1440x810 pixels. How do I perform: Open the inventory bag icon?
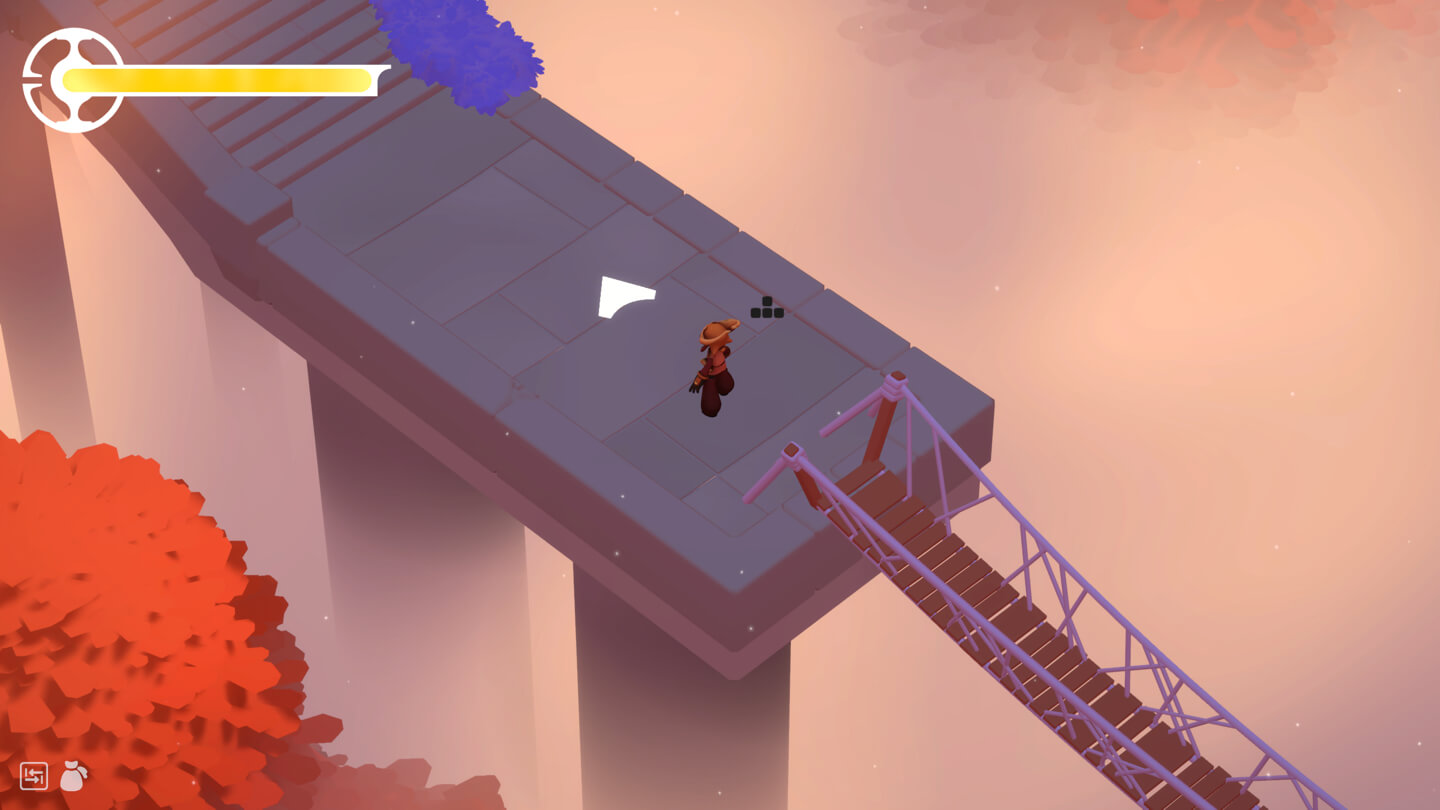tap(73, 776)
